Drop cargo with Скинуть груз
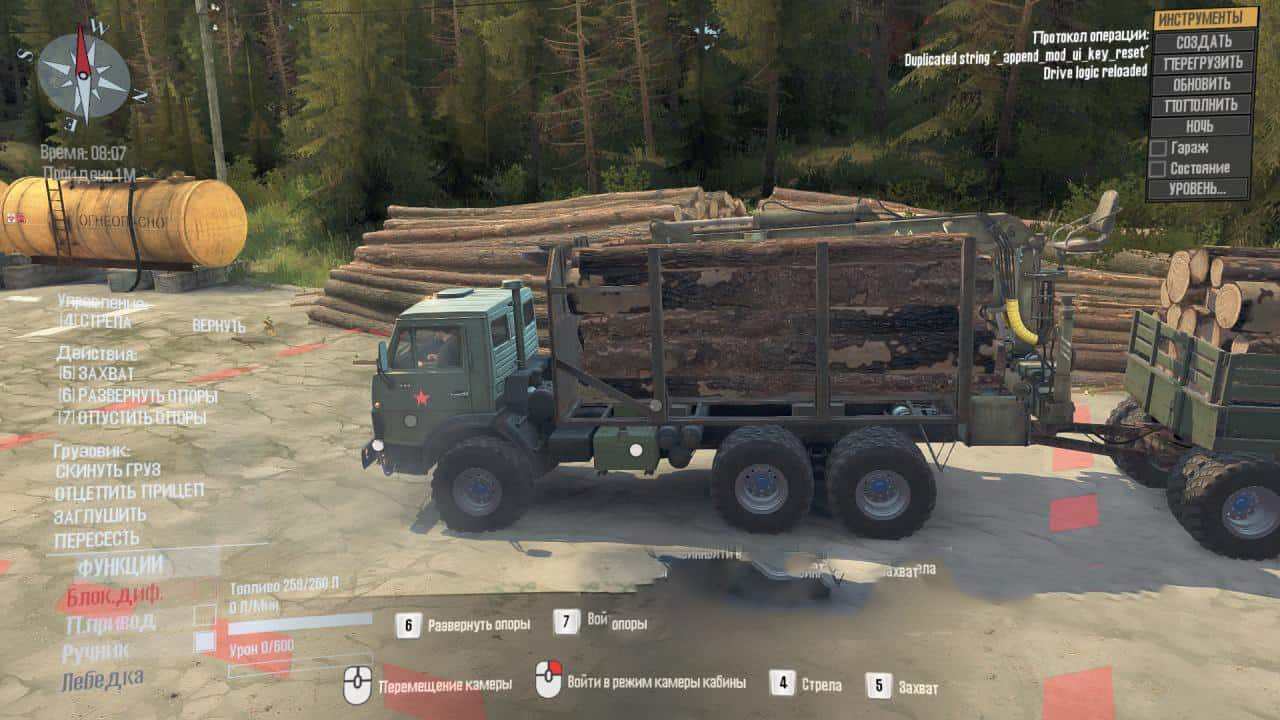The height and width of the screenshot is (720, 1280). pyautogui.click(x=107, y=469)
